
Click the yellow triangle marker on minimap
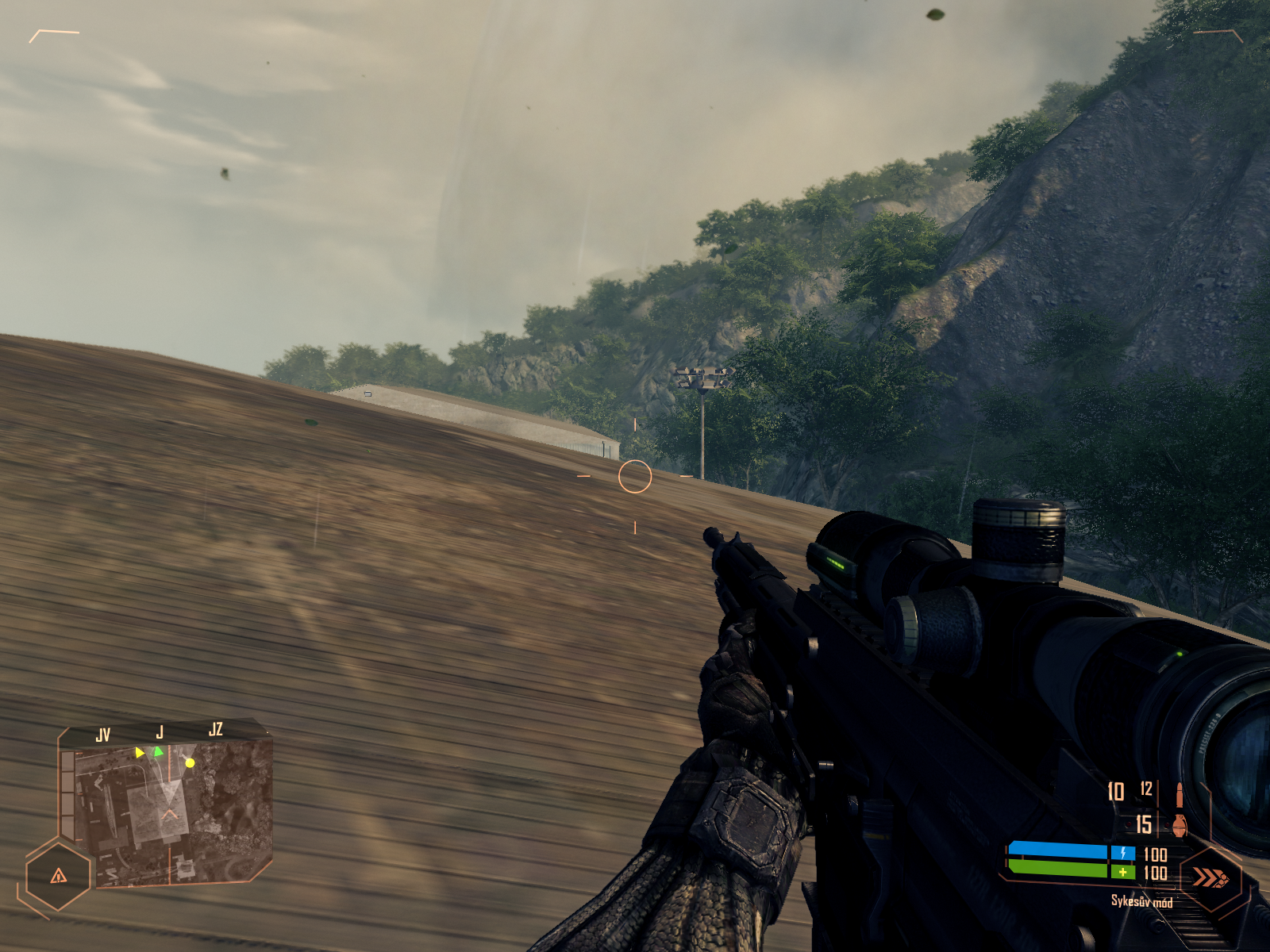pyautogui.click(x=140, y=752)
